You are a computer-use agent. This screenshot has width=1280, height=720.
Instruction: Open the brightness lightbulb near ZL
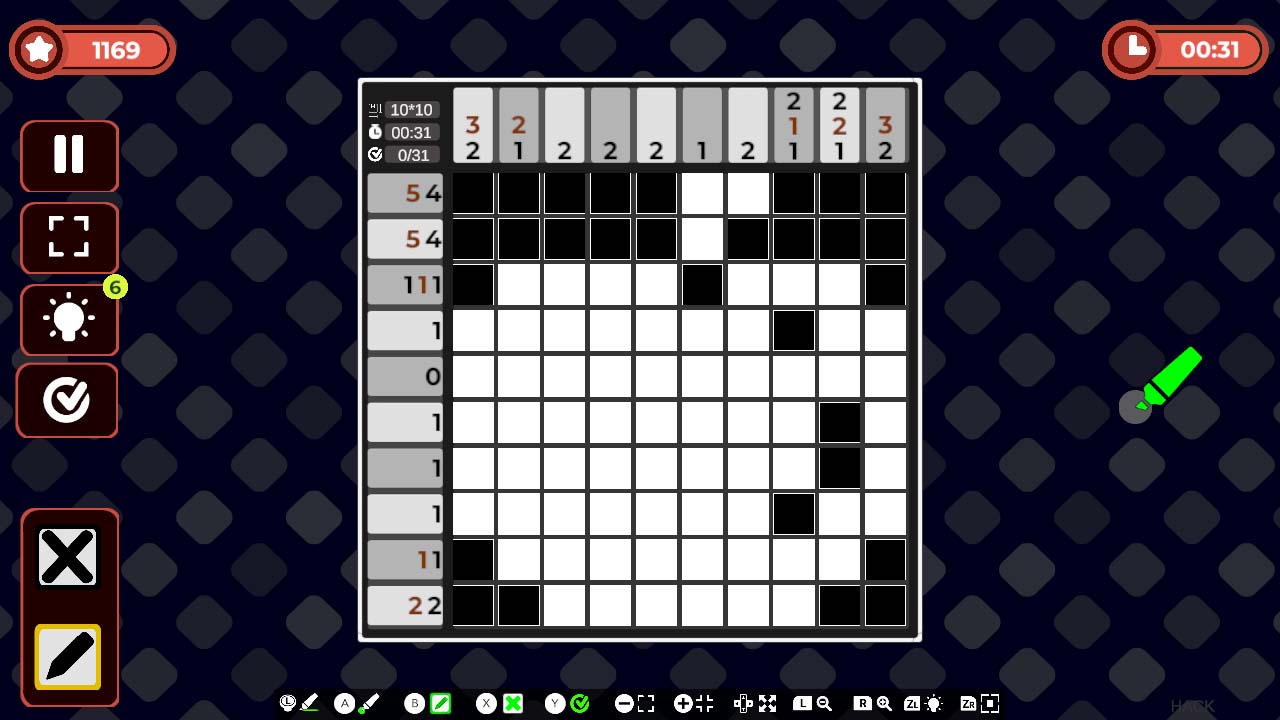[933, 703]
